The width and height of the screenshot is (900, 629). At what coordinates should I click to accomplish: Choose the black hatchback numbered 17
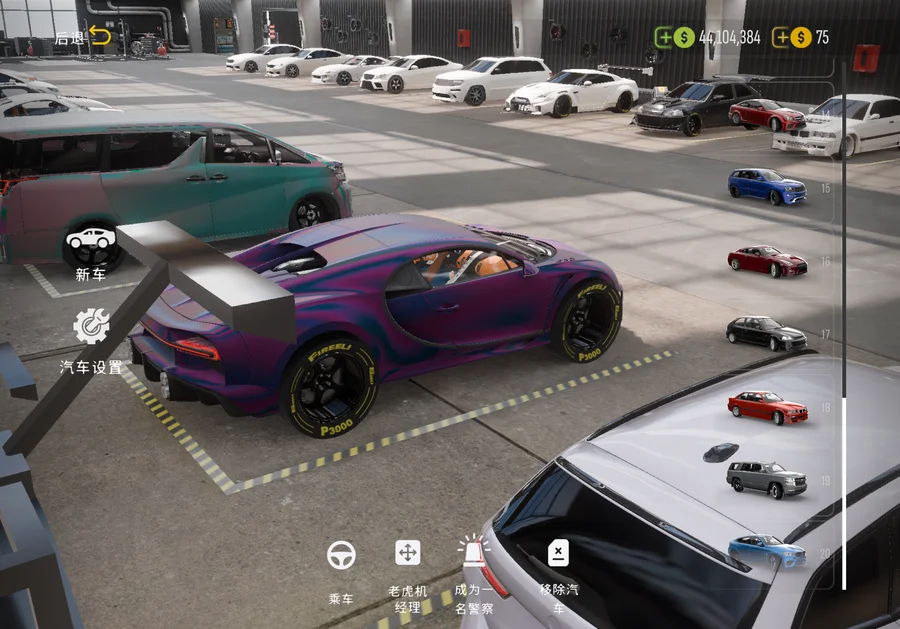click(x=766, y=333)
